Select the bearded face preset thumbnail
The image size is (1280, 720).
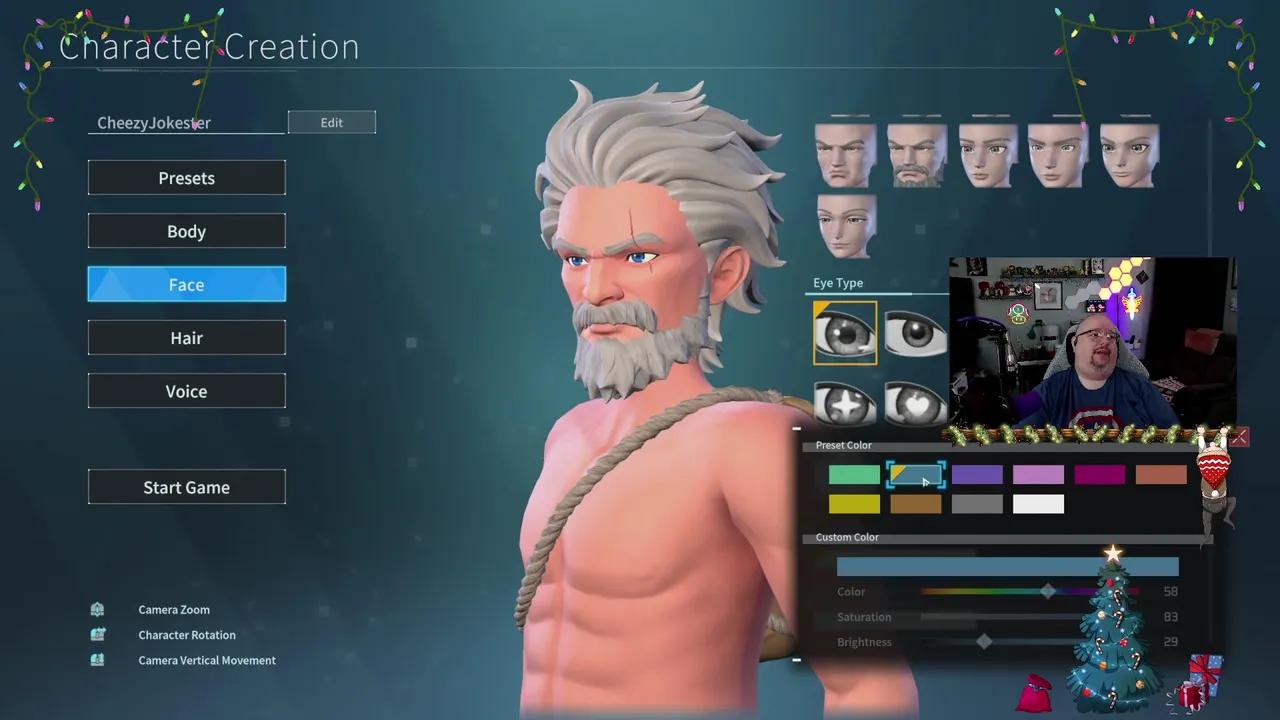point(916,155)
